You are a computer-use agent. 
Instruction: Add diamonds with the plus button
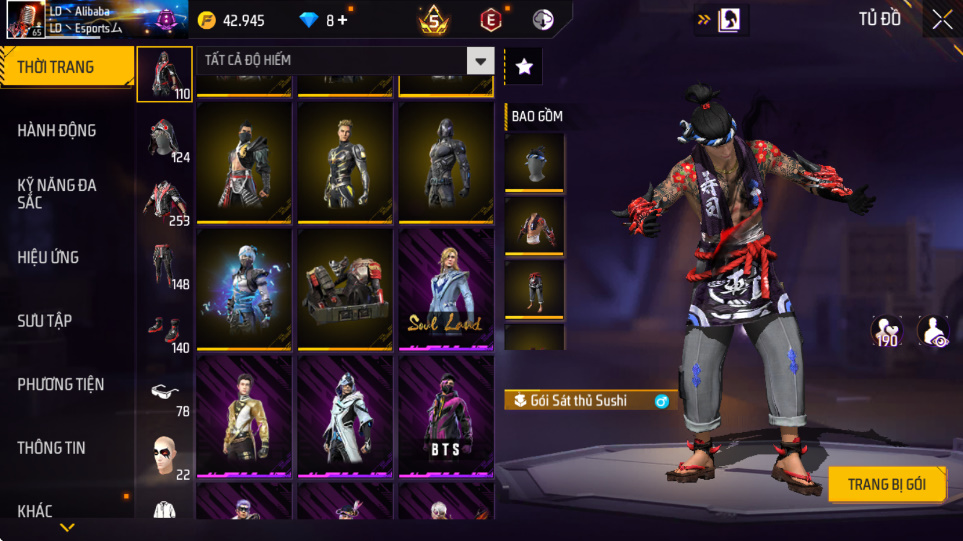(x=343, y=20)
